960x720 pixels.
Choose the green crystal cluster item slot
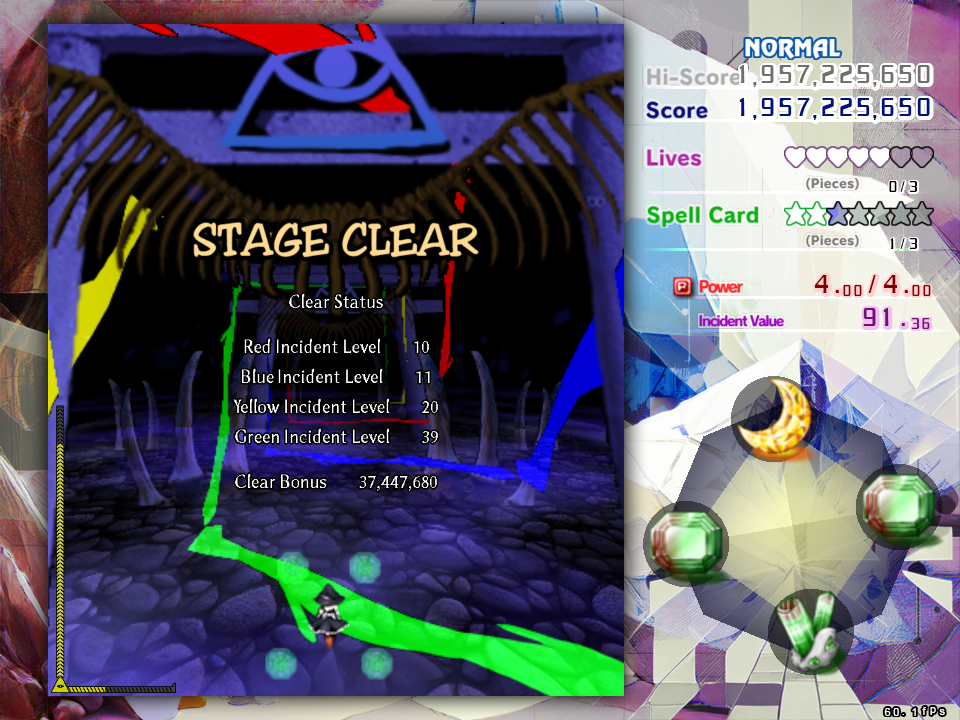(810, 632)
